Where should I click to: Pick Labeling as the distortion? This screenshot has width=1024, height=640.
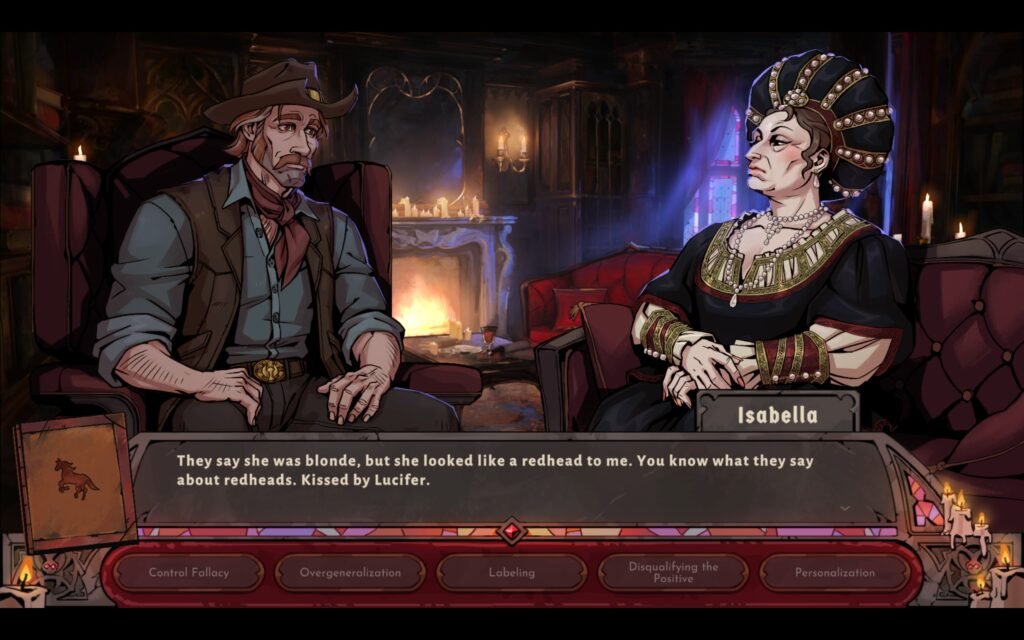(512, 573)
